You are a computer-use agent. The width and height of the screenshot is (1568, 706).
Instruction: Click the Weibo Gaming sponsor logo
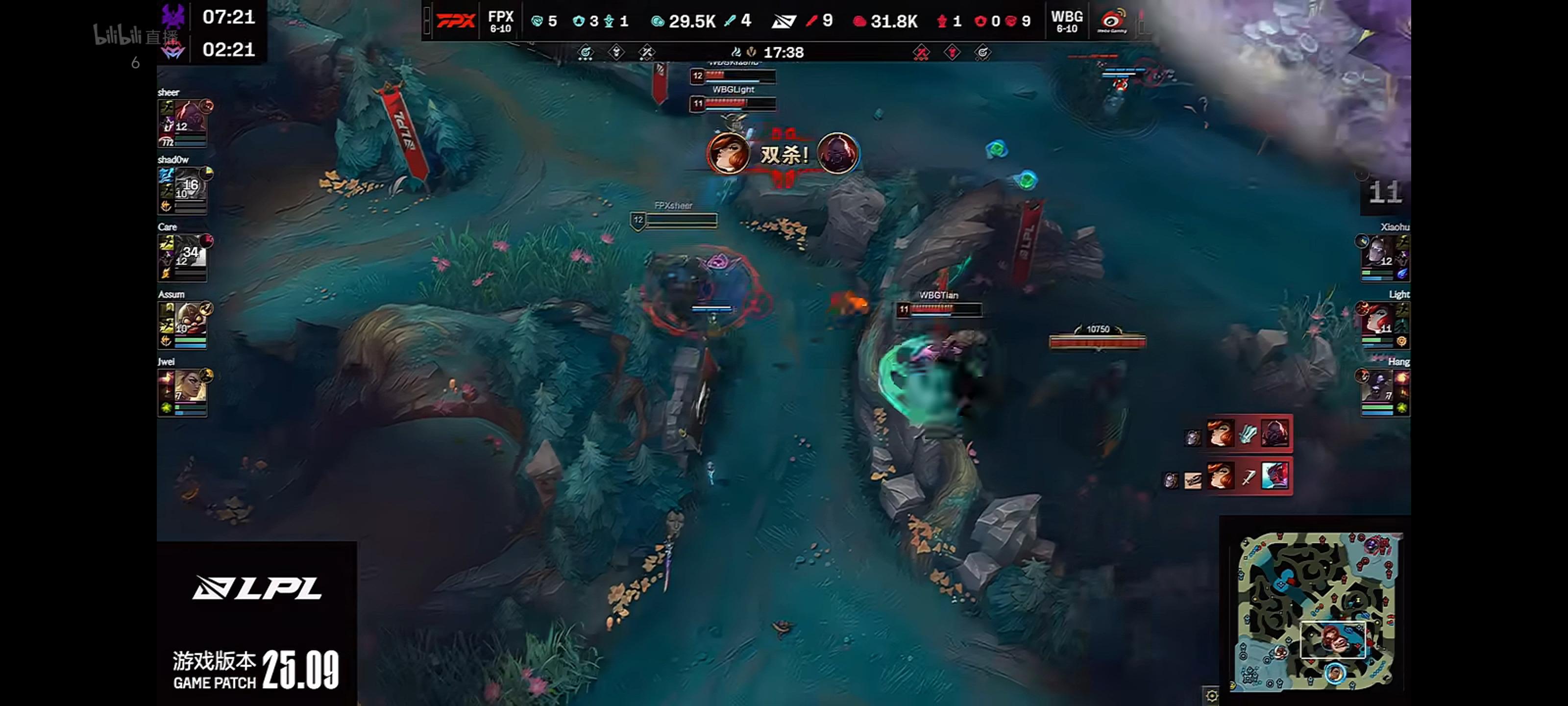[1113, 21]
